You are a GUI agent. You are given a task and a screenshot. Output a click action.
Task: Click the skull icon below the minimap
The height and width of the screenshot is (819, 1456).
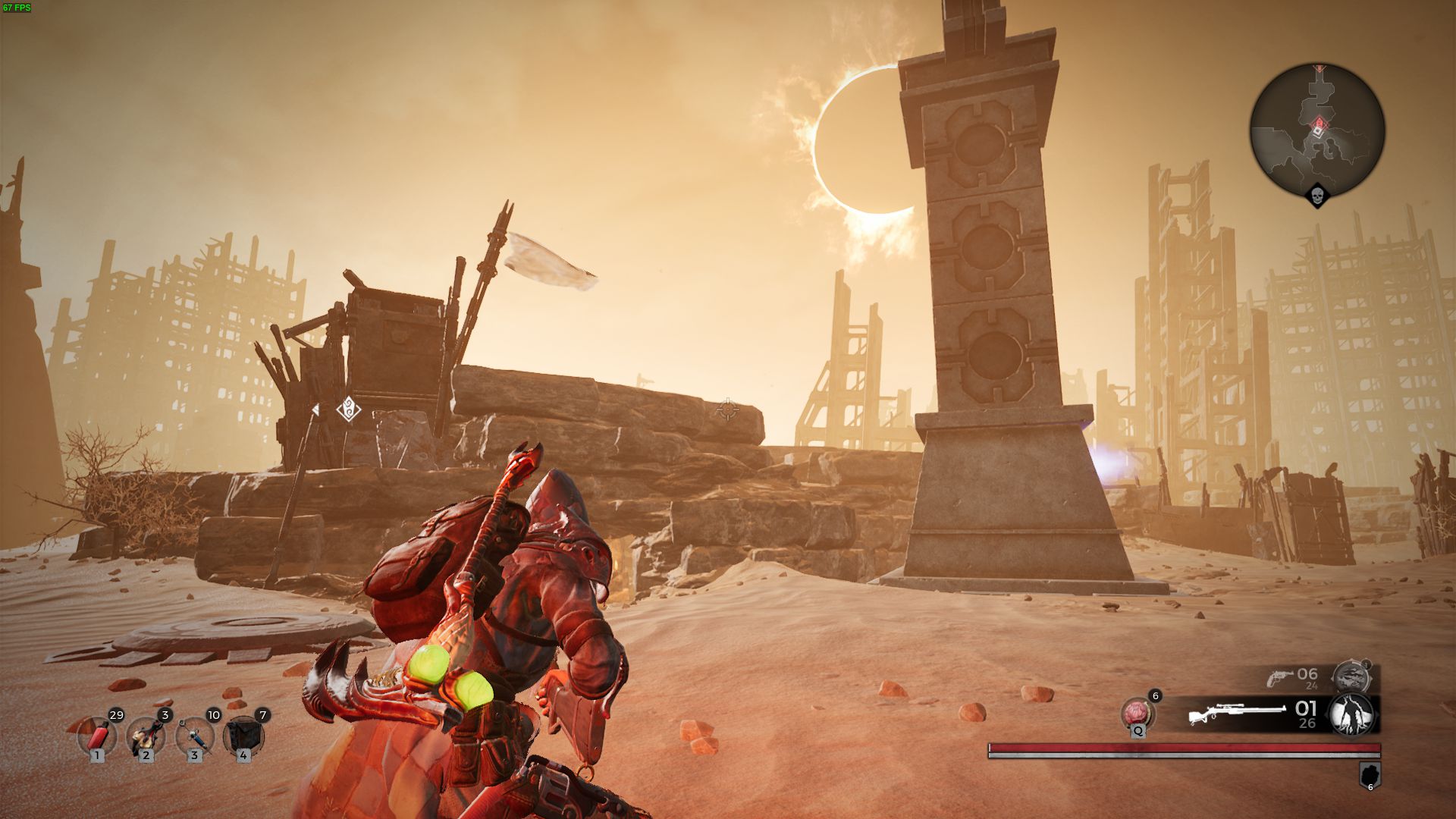point(1317,197)
